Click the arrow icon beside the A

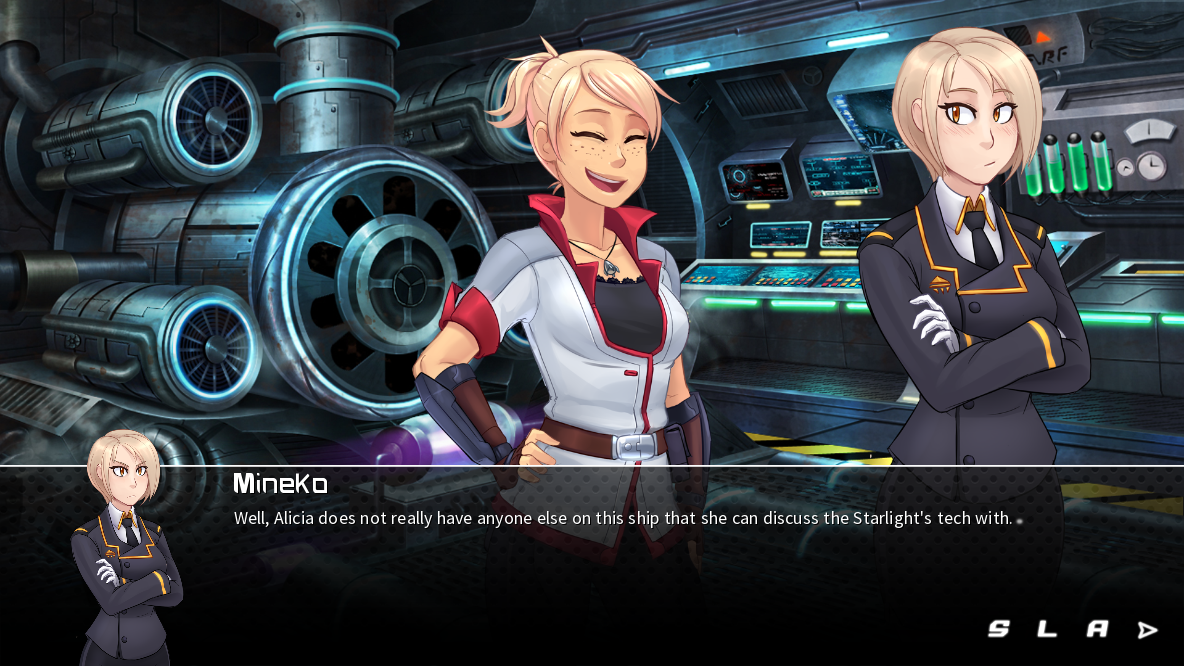tap(1147, 630)
